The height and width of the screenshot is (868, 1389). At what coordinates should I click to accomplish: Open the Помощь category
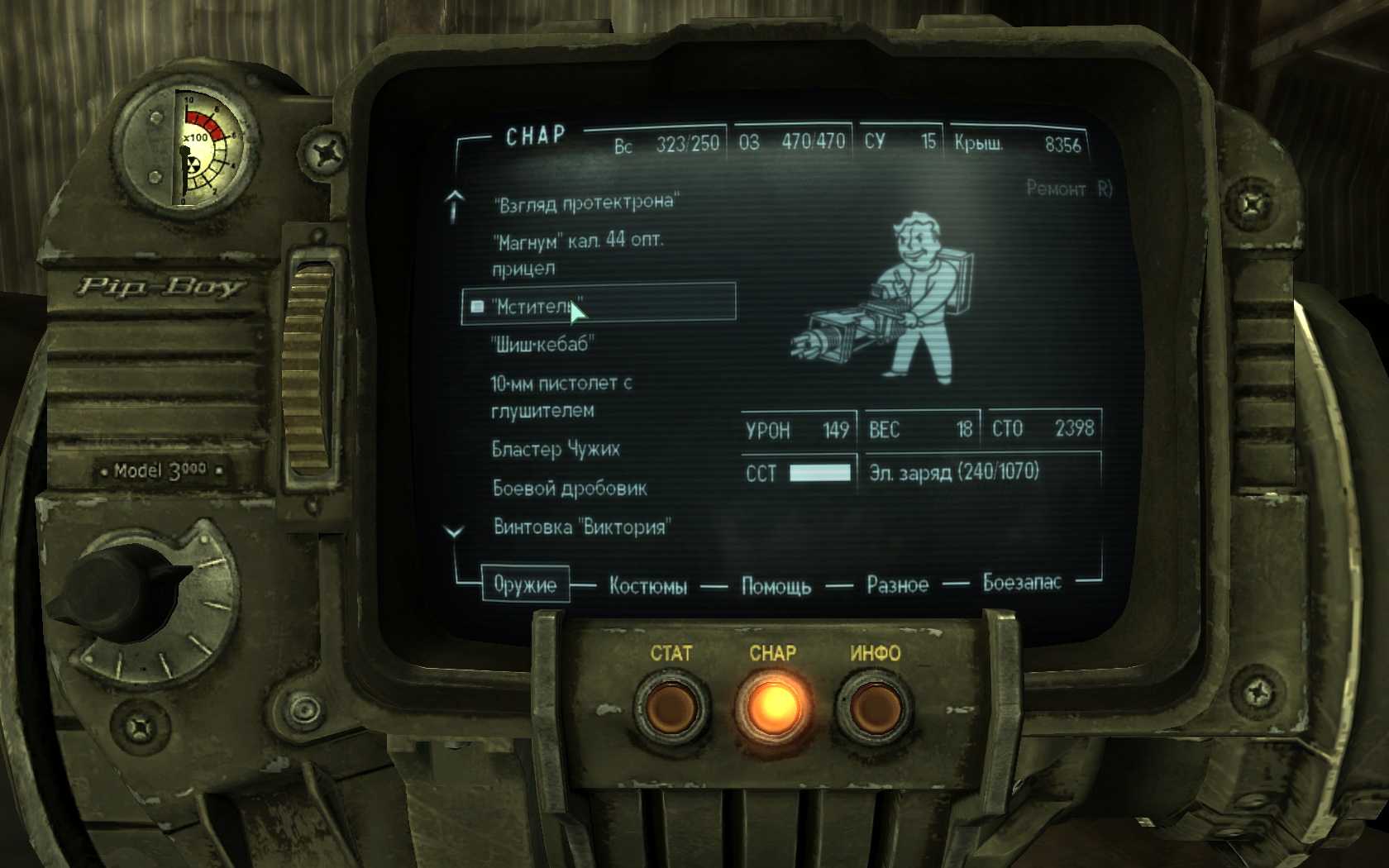(776, 586)
